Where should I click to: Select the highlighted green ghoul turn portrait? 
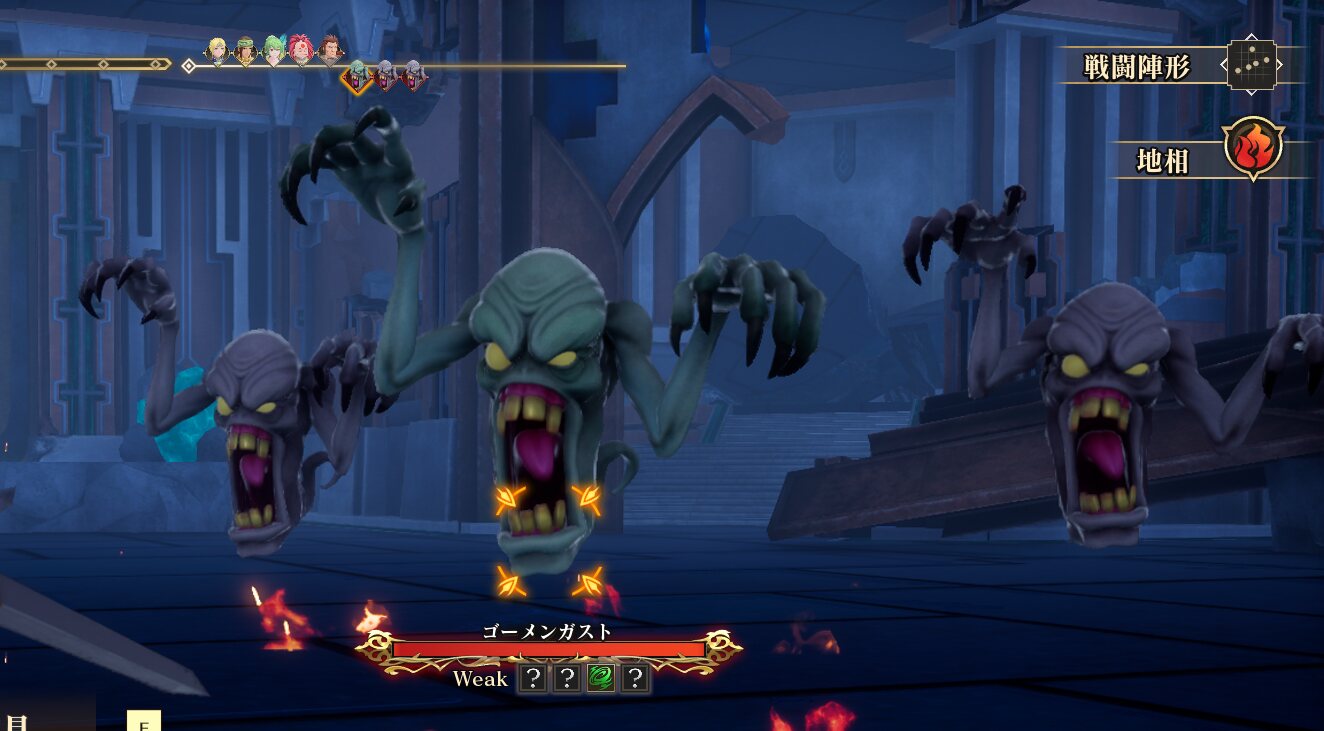tap(357, 75)
